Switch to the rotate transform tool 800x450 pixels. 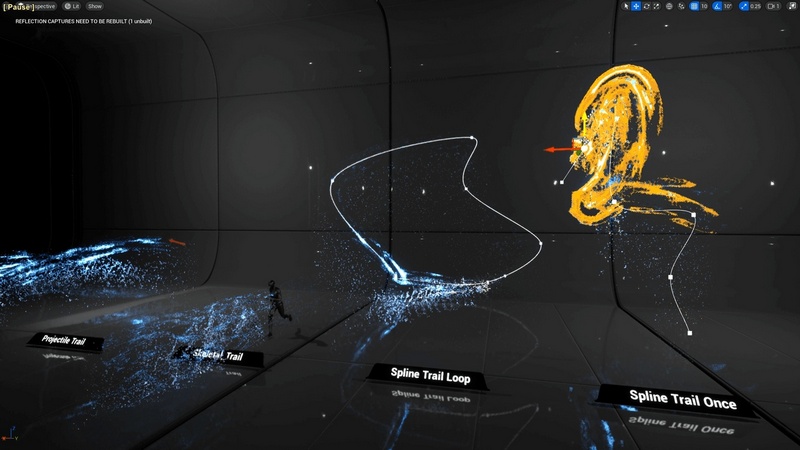648,6
